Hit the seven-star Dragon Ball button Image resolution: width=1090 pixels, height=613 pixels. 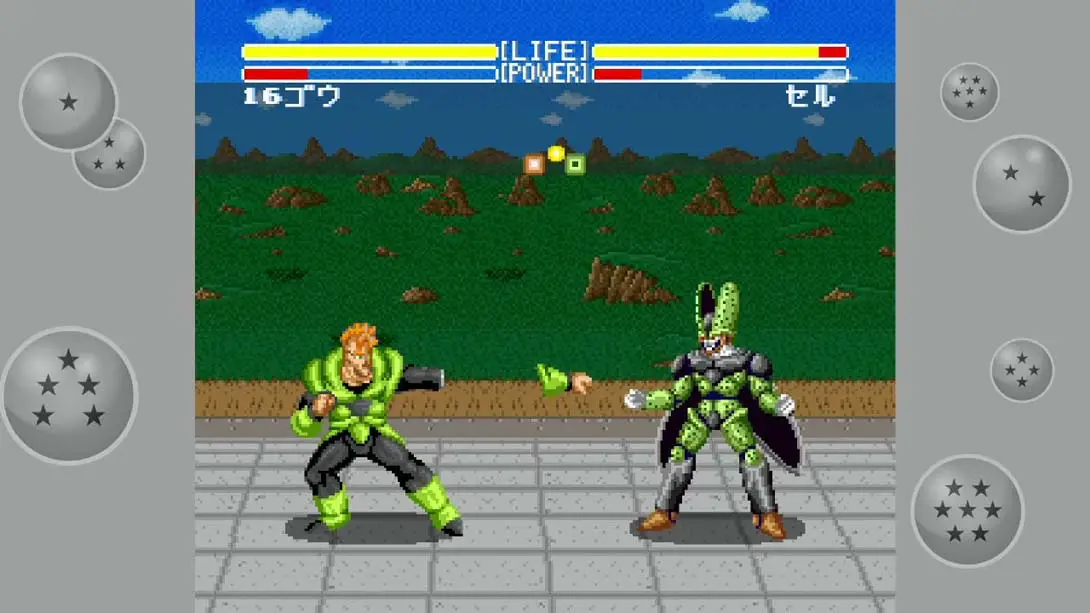click(967, 511)
